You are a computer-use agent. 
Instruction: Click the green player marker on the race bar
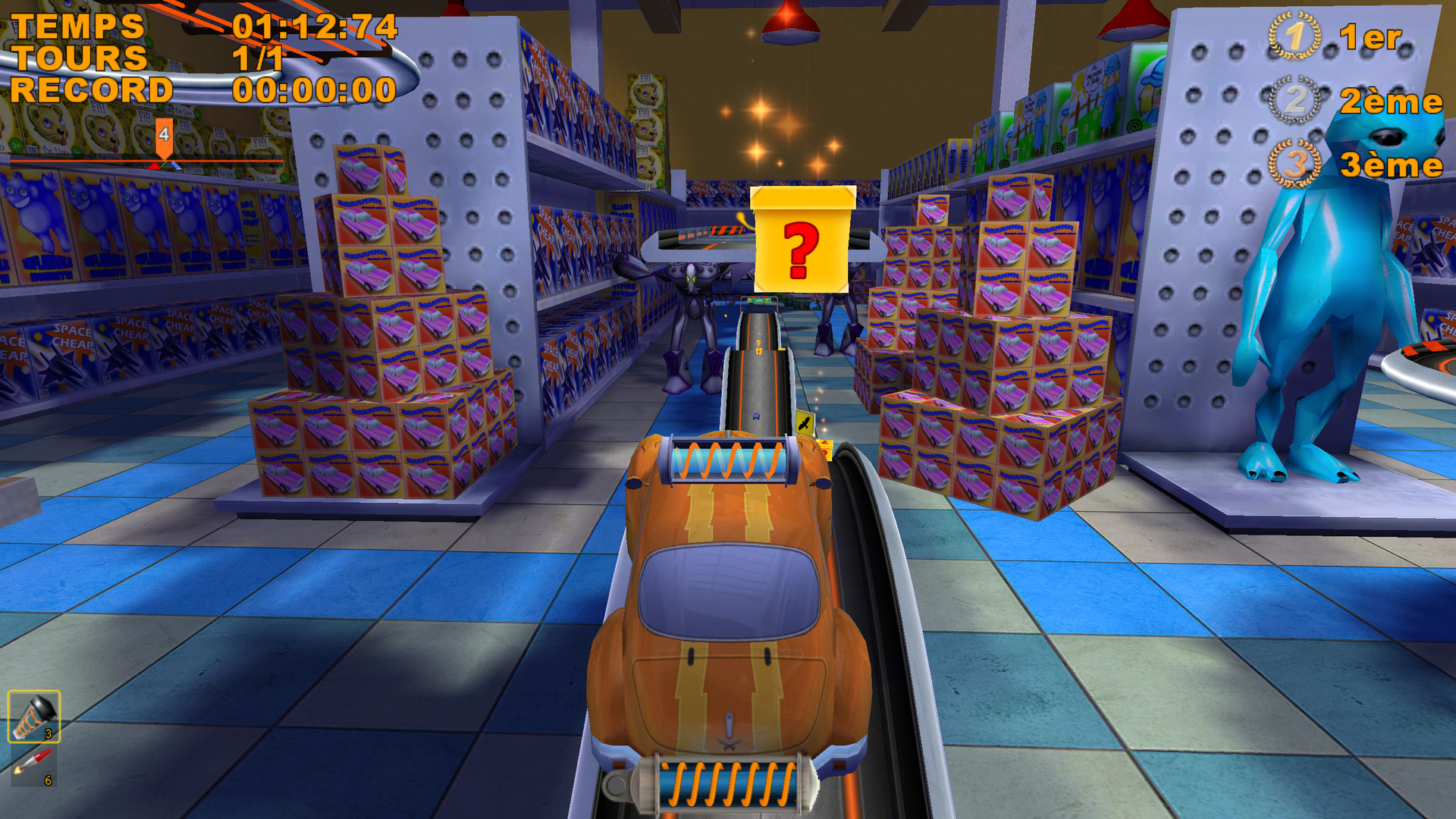coord(165,165)
